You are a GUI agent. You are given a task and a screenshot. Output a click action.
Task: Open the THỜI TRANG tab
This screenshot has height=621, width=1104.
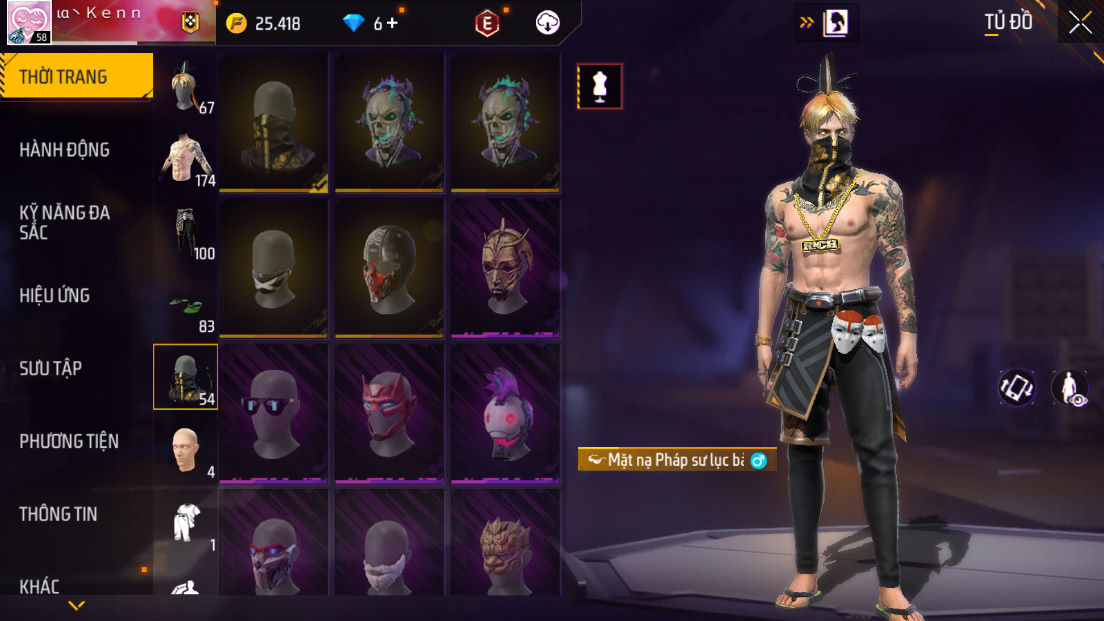[x=76, y=77]
